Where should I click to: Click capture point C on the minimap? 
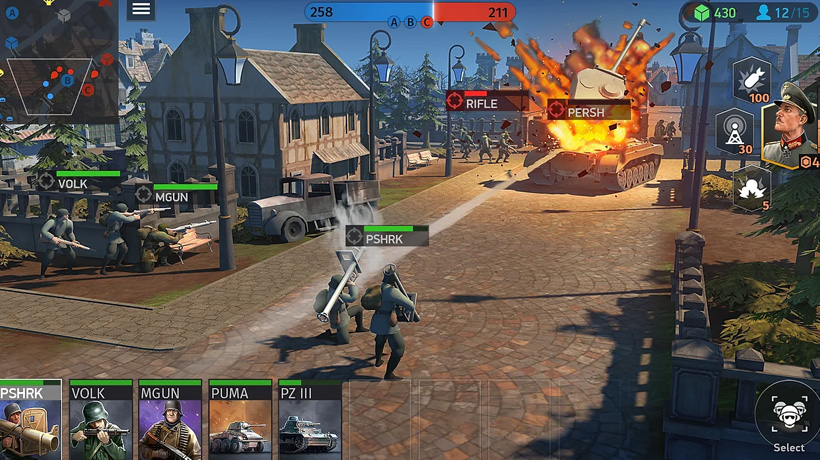(x=88, y=90)
